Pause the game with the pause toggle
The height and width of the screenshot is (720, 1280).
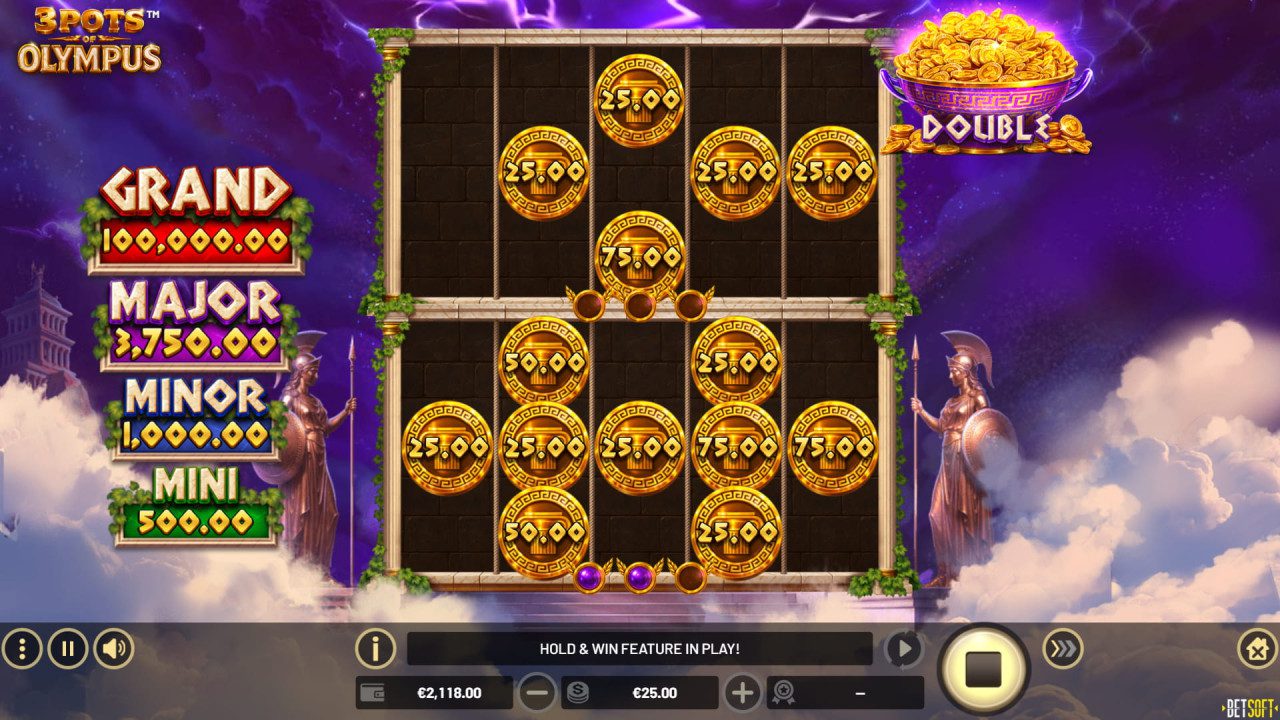pos(65,647)
